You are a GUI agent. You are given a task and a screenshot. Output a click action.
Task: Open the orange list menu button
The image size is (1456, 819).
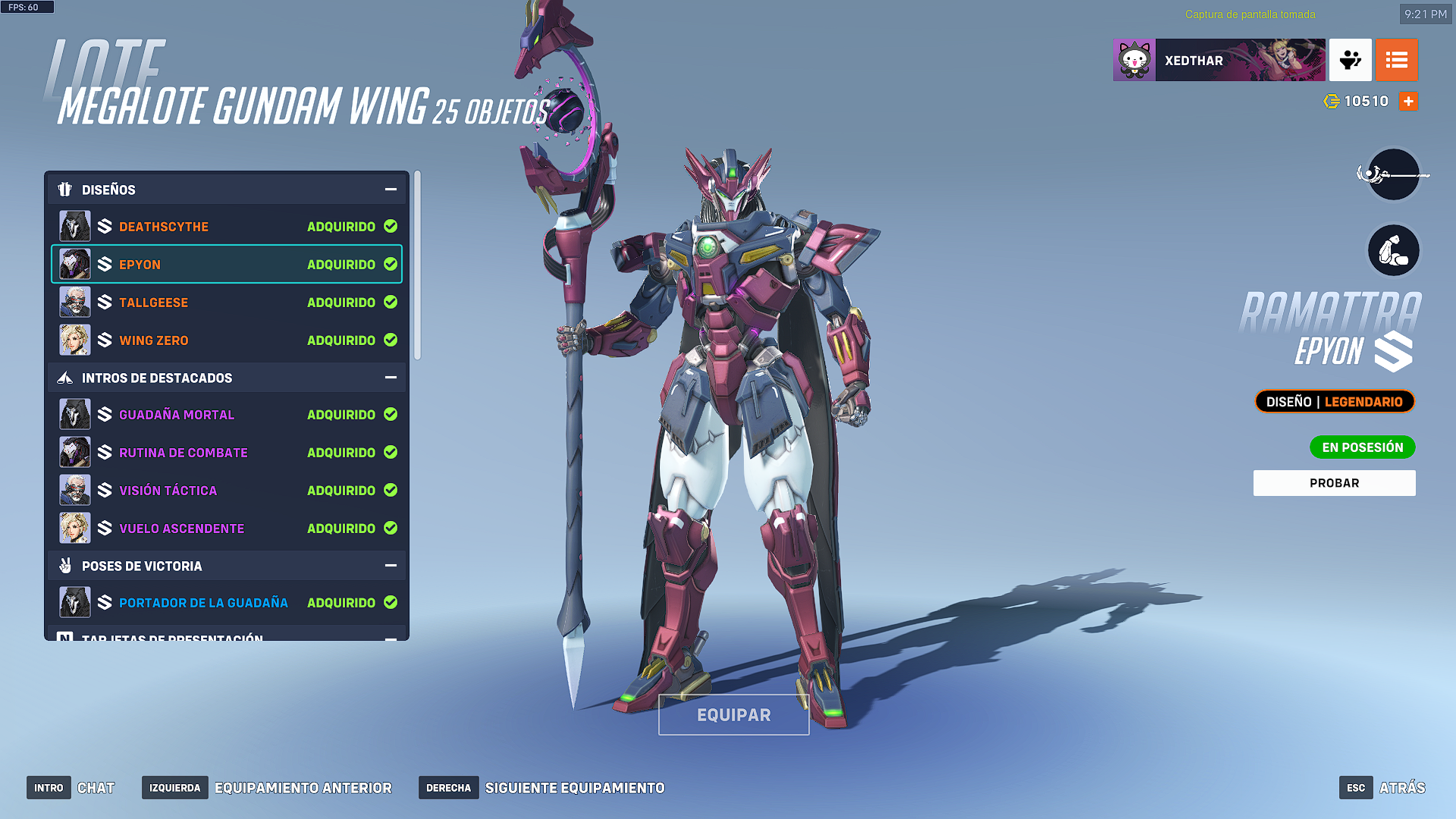click(x=1396, y=60)
